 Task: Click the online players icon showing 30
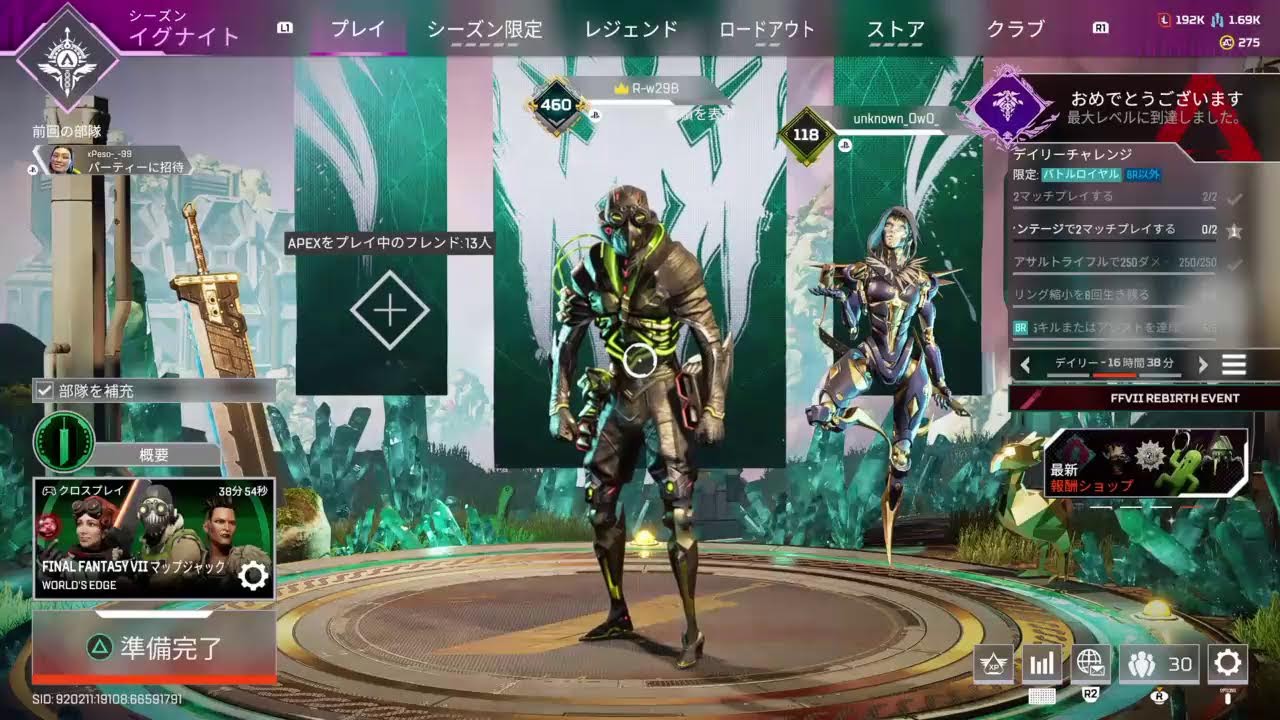[1160, 663]
